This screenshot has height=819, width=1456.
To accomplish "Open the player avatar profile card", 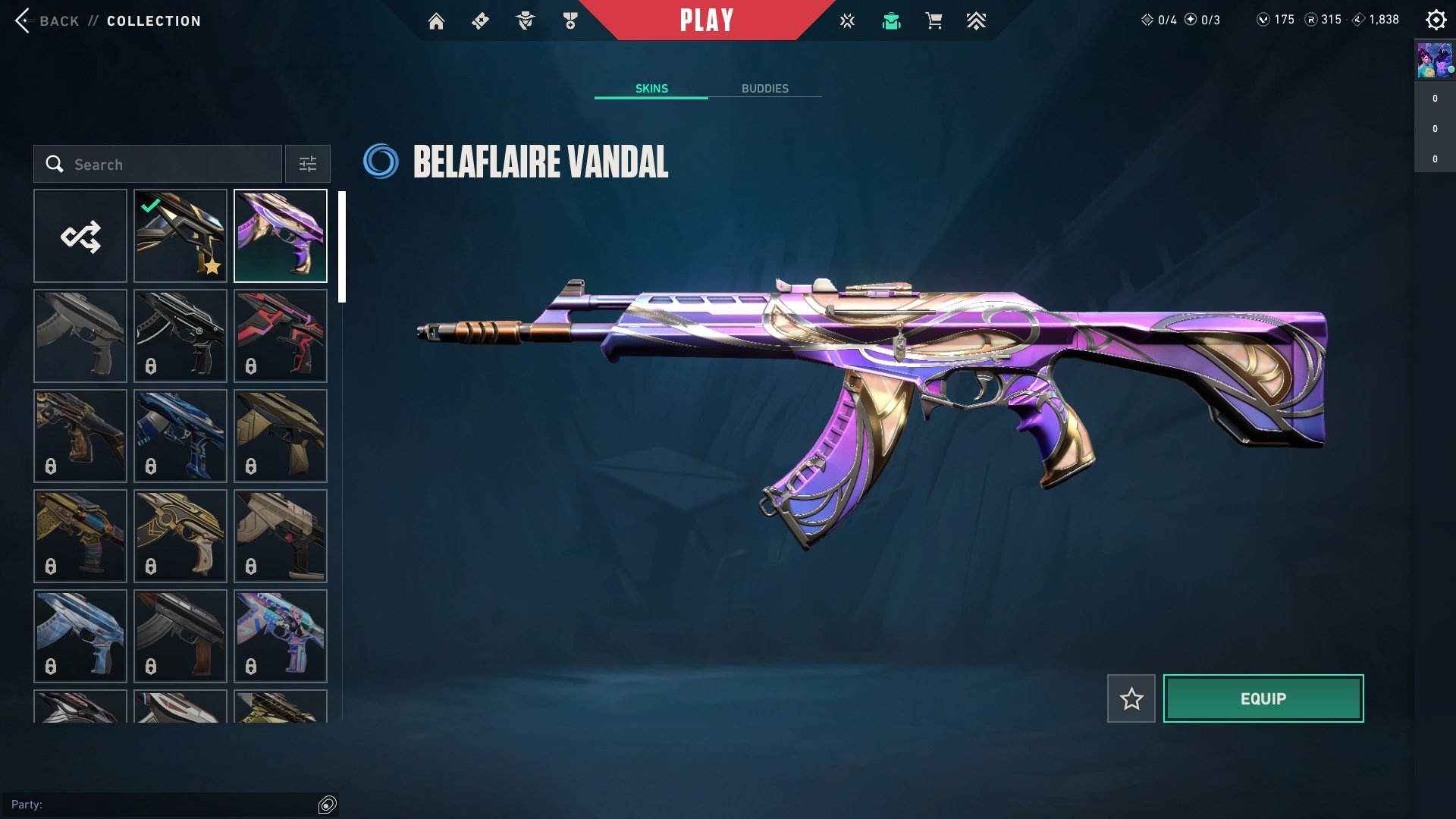I will click(x=1435, y=61).
